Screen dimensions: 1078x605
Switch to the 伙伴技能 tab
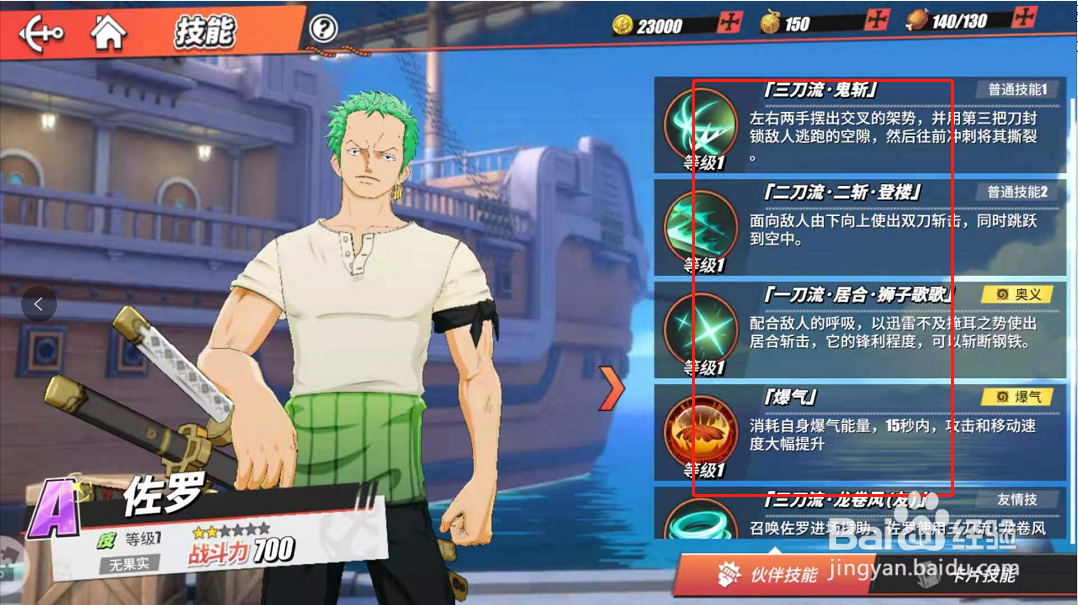(768, 574)
